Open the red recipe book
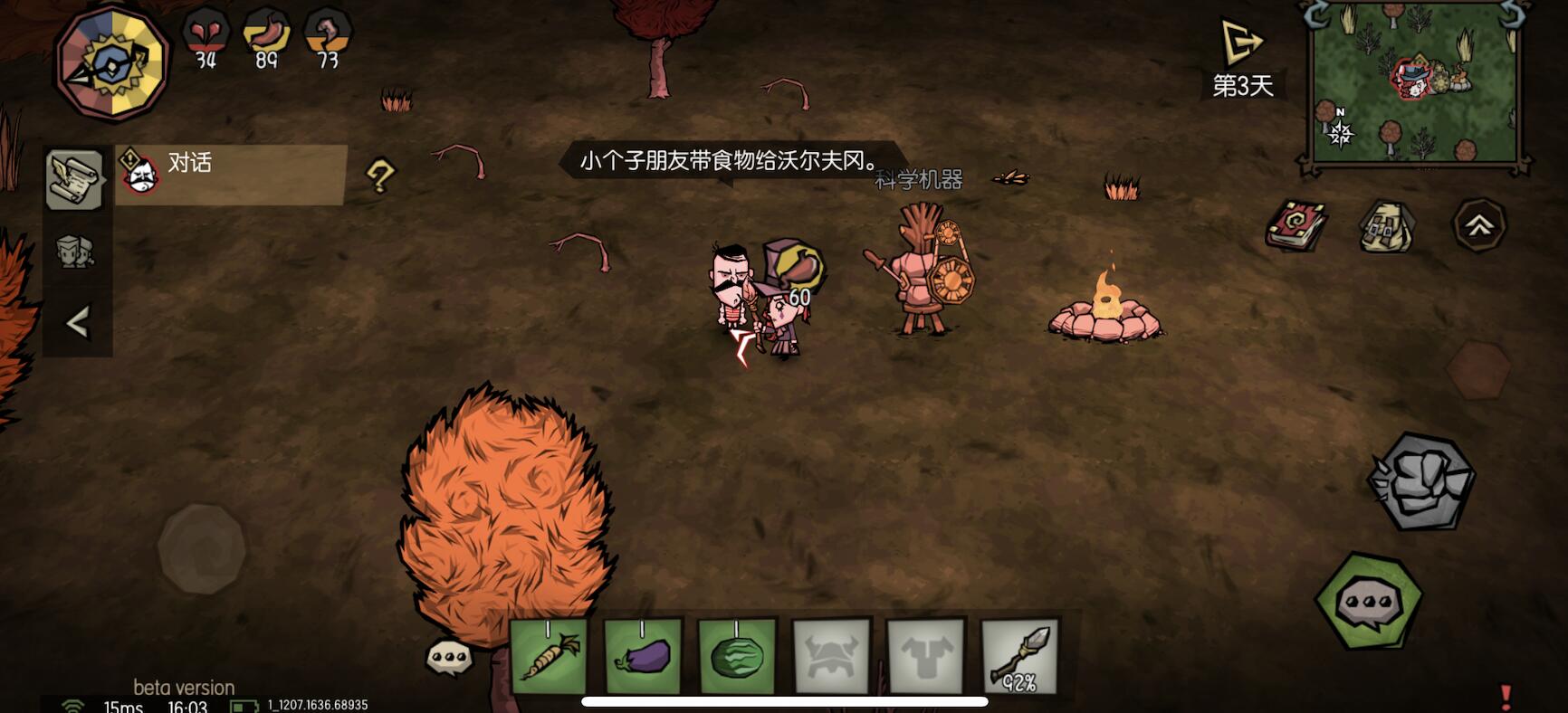Image resolution: width=1568 pixels, height=713 pixels. pyautogui.click(x=1296, y=224)
